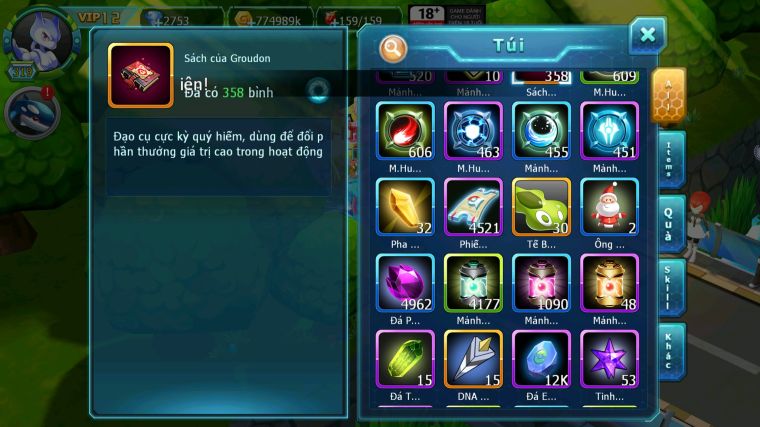
Task: Switch to the Quà tab
Action: pyautogui.click(x=670, y=223)
